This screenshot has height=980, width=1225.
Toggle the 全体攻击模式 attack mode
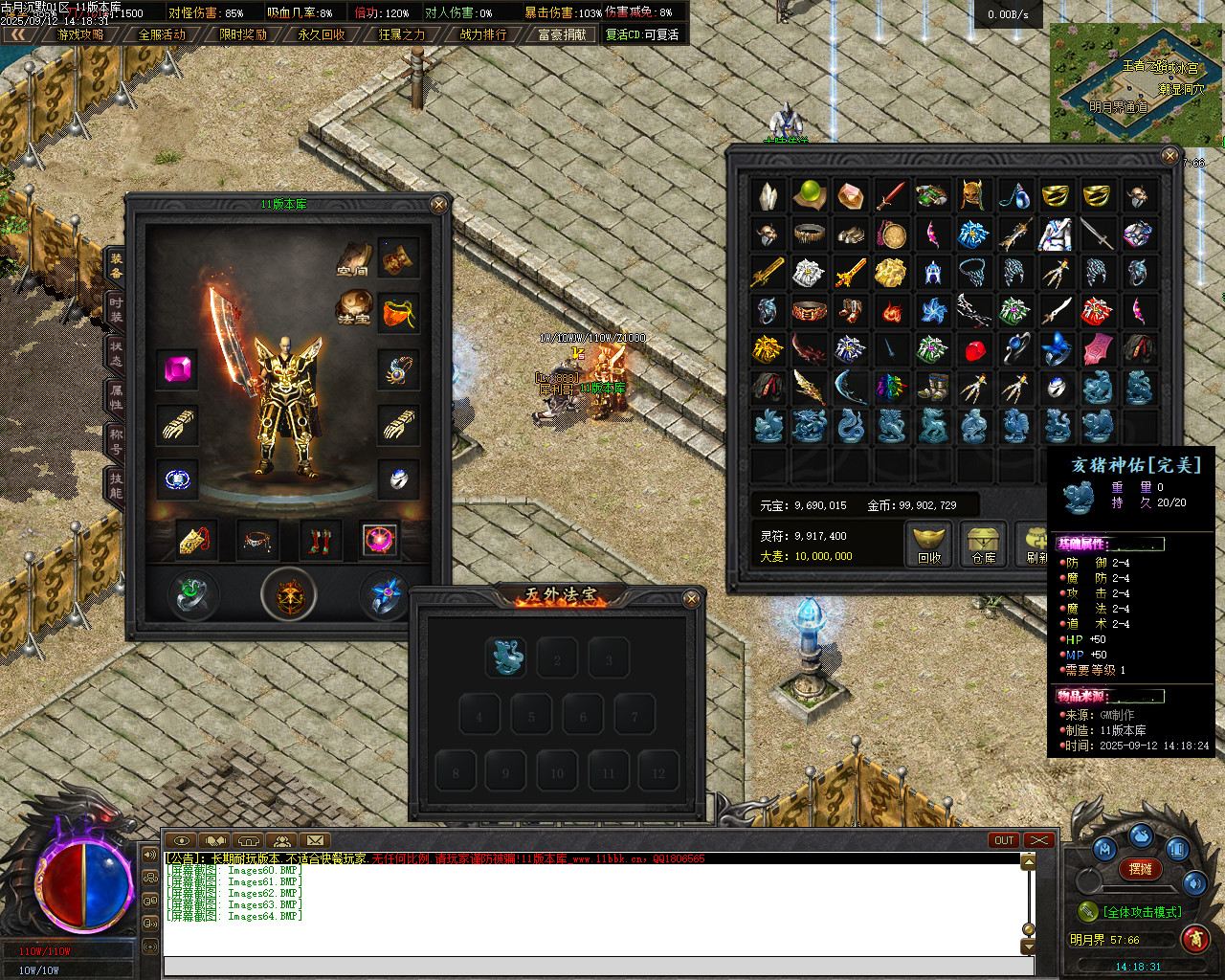click(x=1140, y=912)
